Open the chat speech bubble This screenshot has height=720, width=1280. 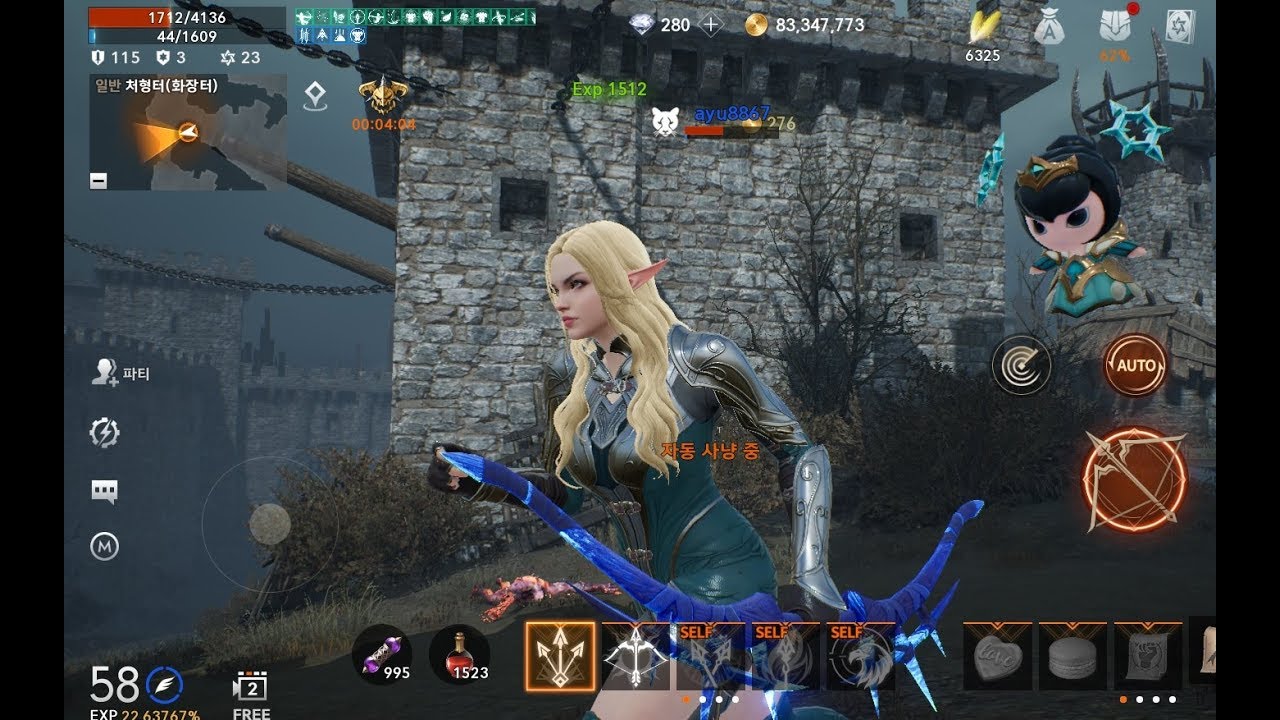pos(104,490)
